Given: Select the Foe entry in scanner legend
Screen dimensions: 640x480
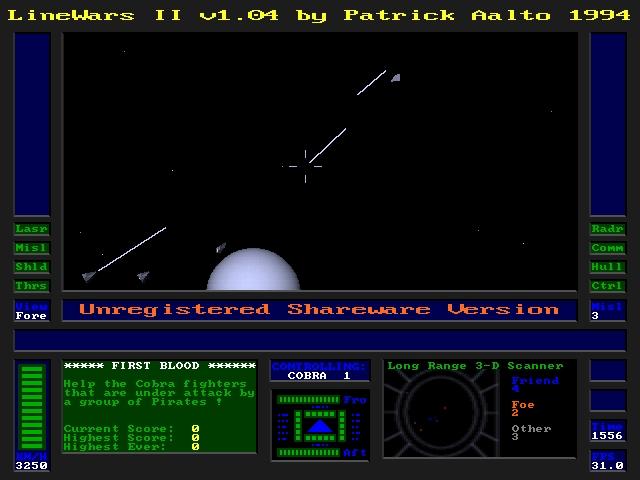Looking at the screenshot, I should [522, 407].
